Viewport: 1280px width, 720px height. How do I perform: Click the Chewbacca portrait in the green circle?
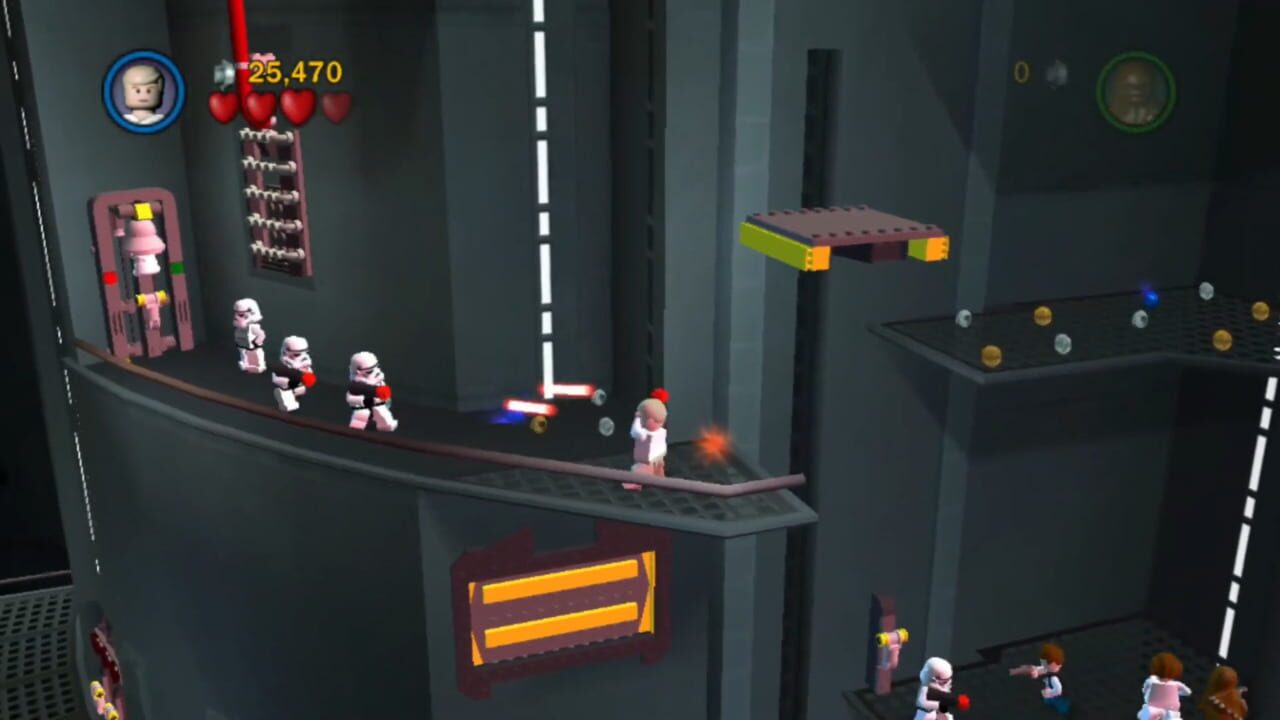click(1136, 93)
